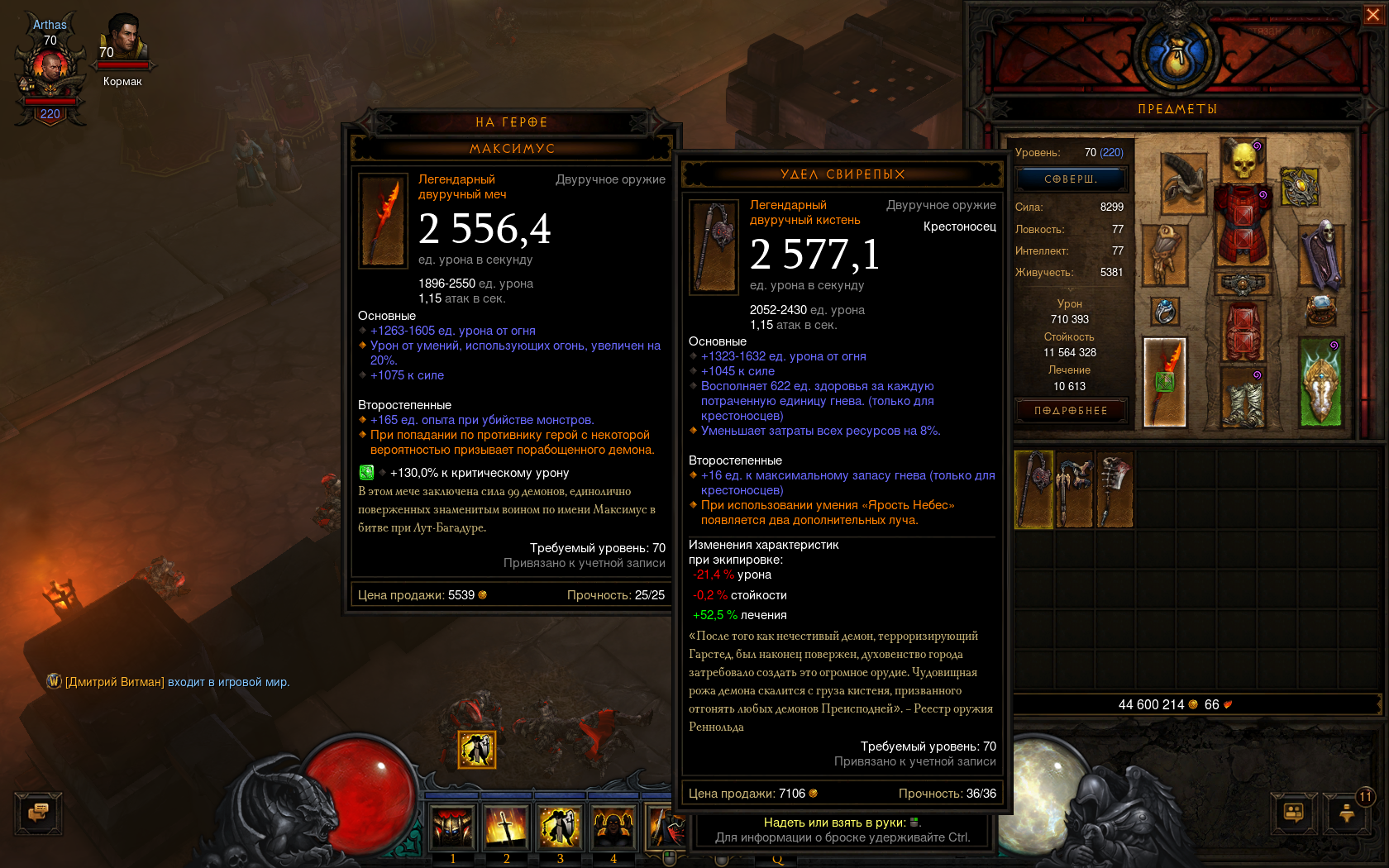Select the equipped blue-gem ring
Screen dimensions: 1389x868
1164,312
